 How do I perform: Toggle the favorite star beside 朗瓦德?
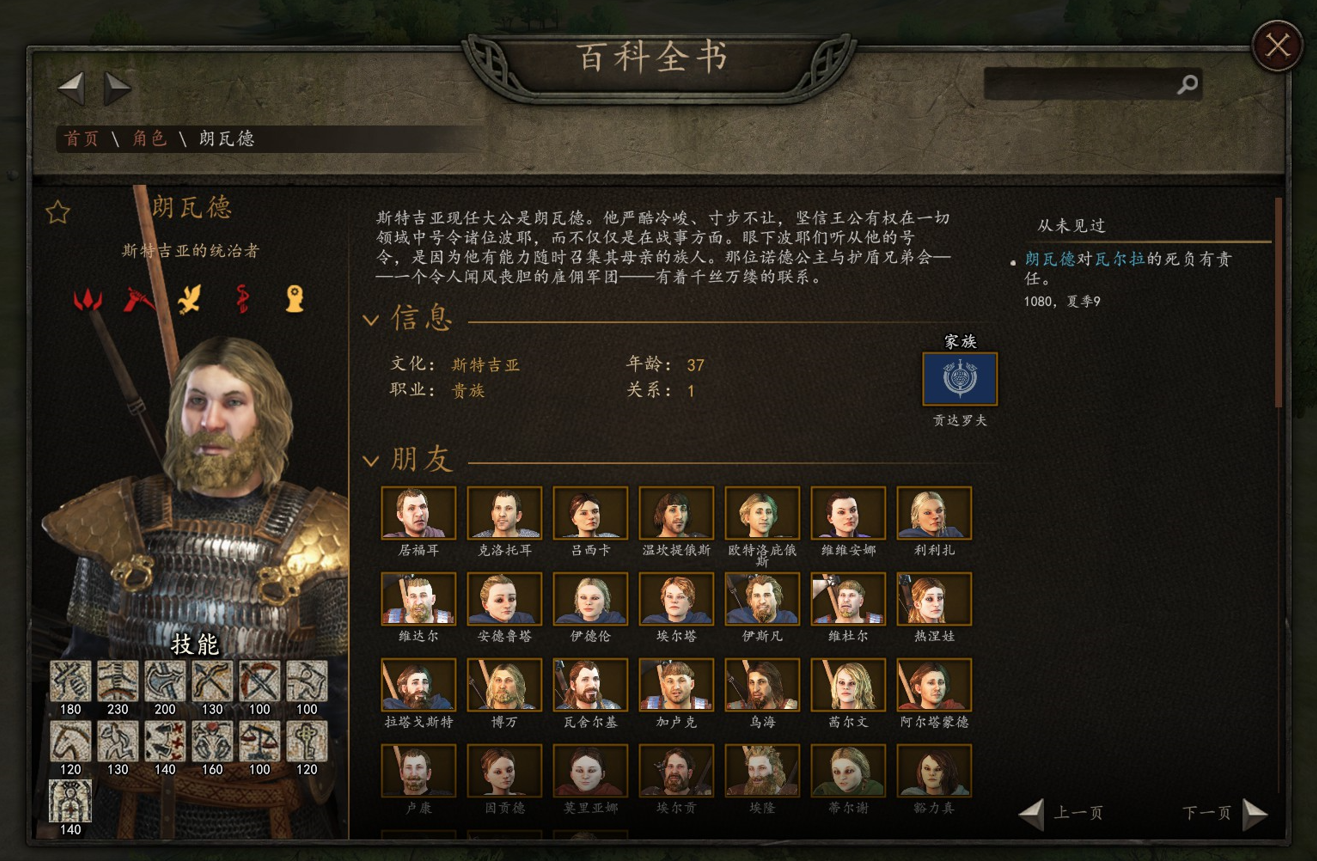(58, 212)
